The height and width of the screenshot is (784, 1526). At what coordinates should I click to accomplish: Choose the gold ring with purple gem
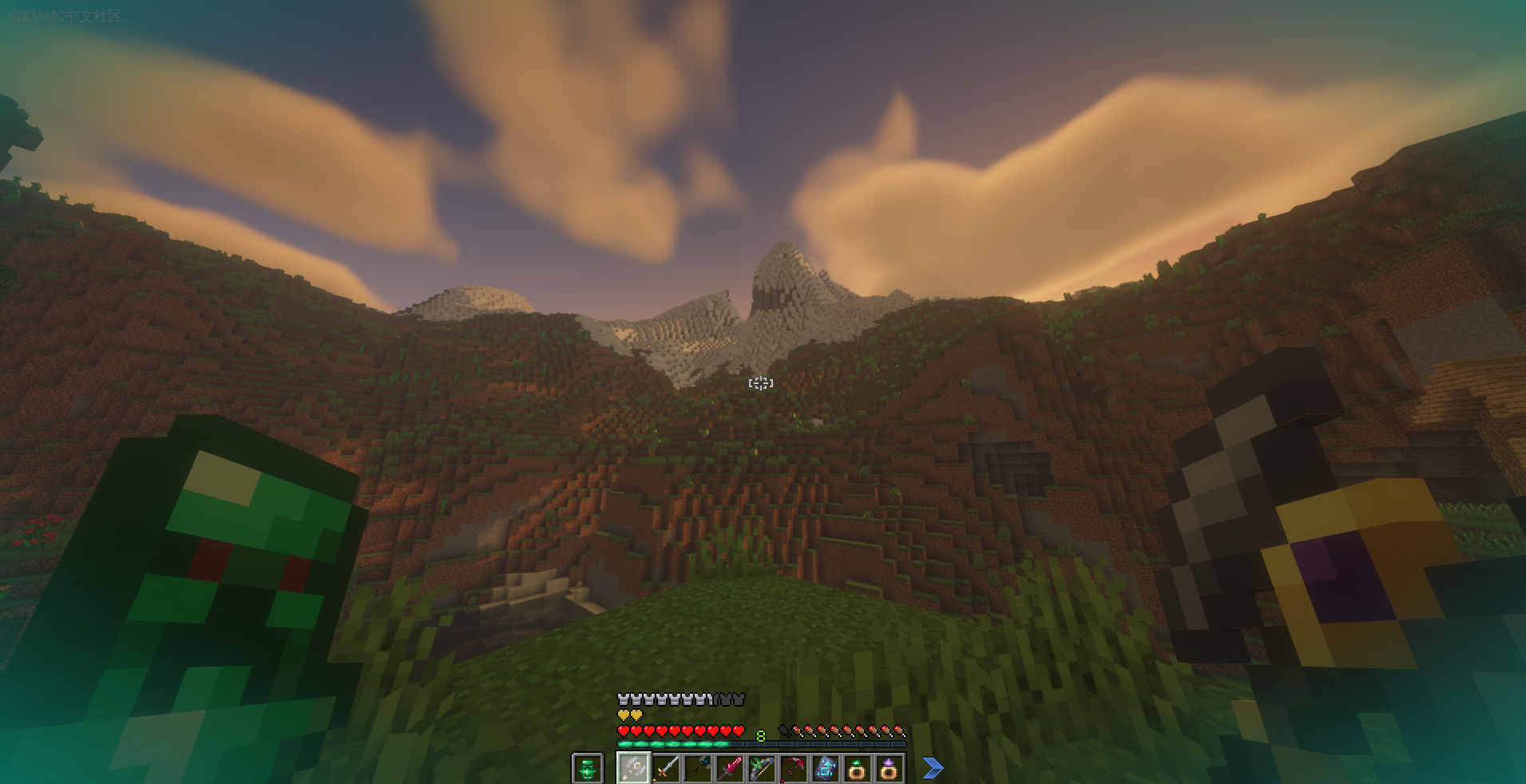pos(889,769)
